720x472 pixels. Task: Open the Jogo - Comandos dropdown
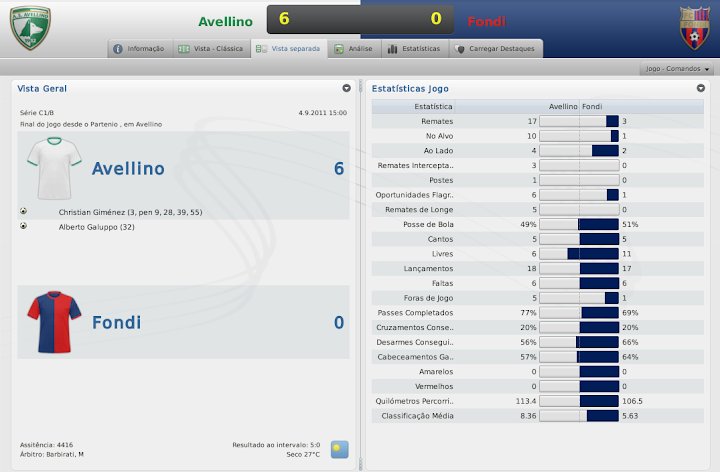click(677, 69)
